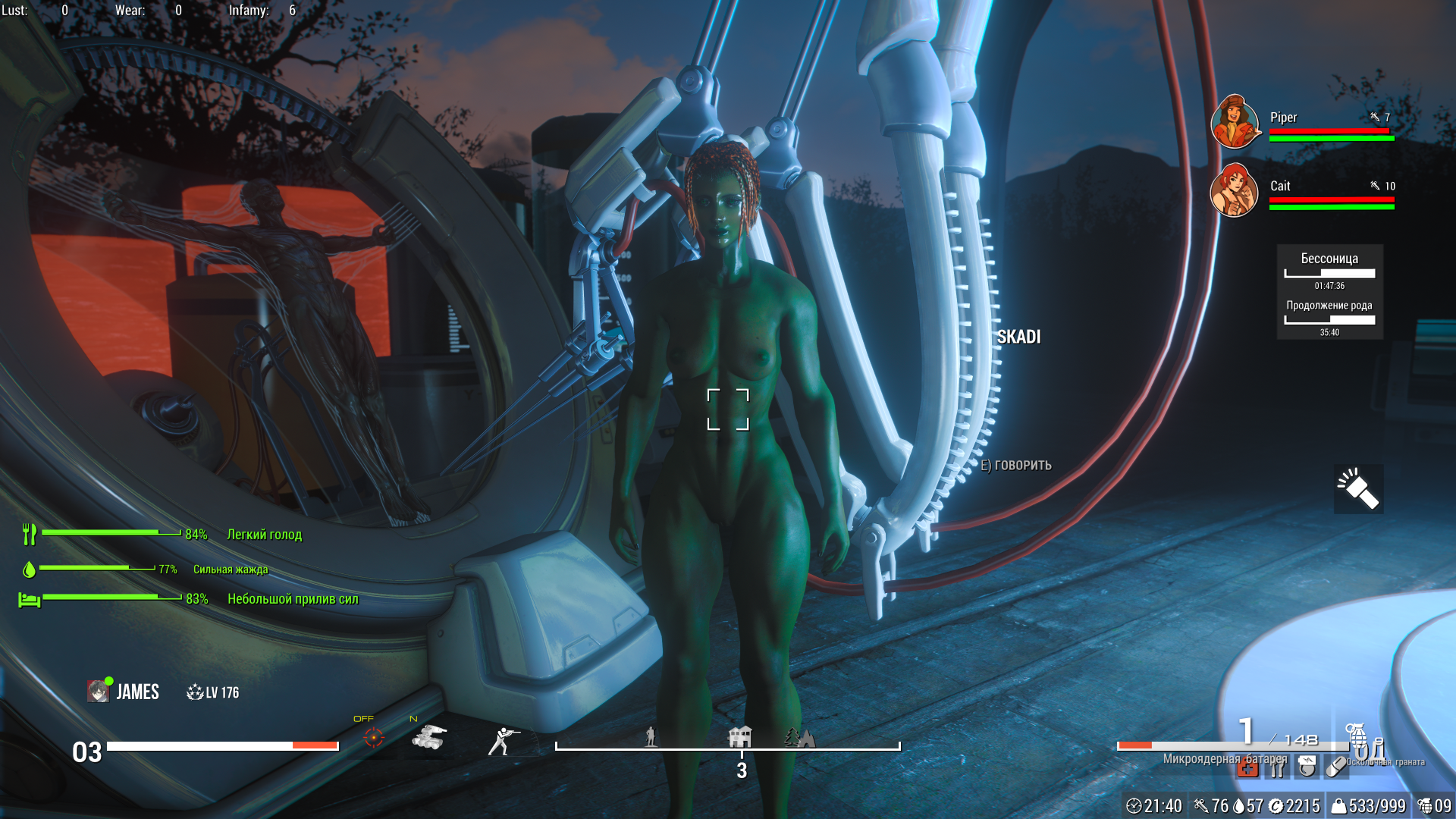The width and height of the screenshot is (1456, 819).
Task: Open the fork and knife food slot
Action: (x=1277, y=768)
